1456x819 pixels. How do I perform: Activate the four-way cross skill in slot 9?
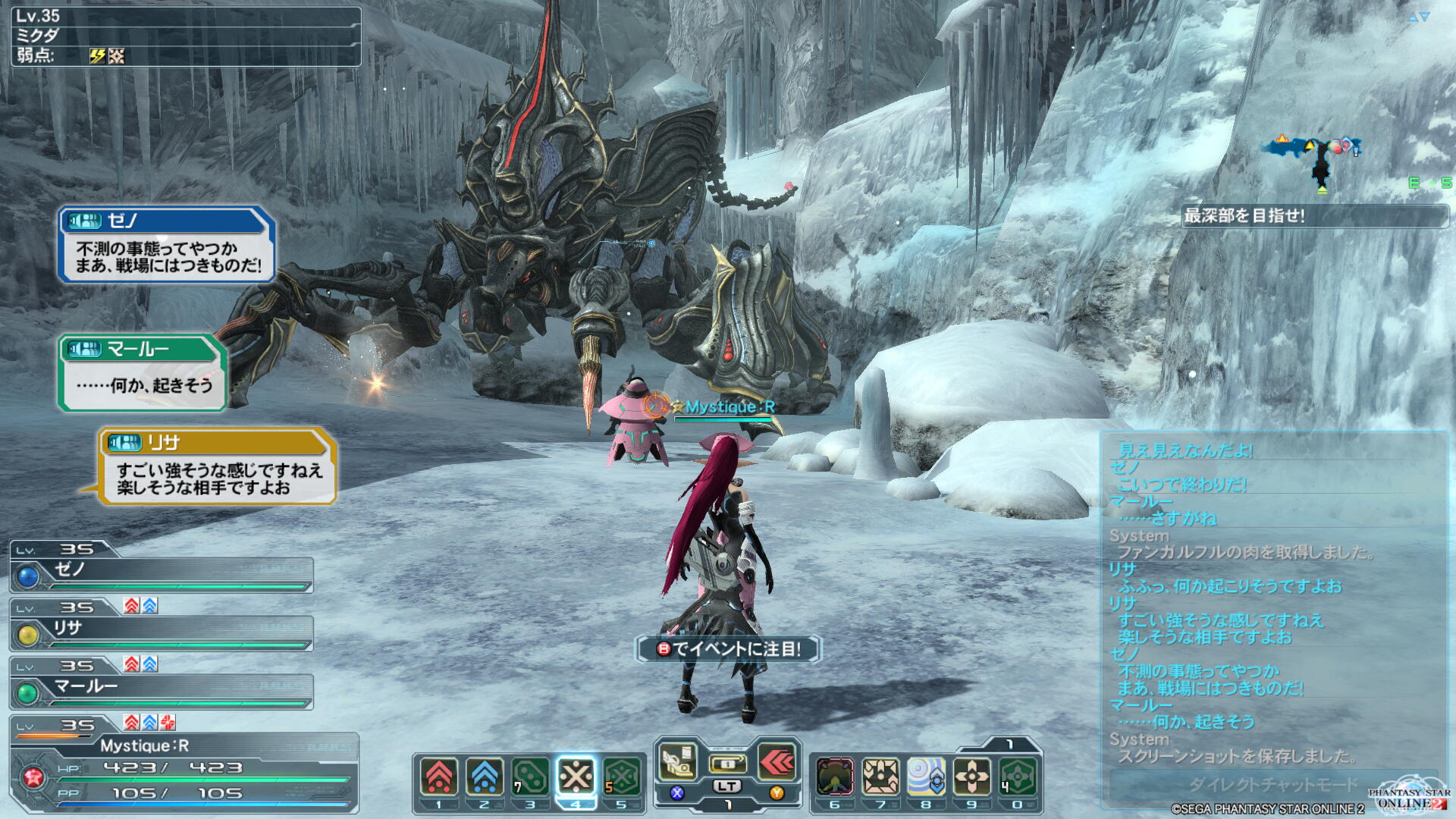971,777
